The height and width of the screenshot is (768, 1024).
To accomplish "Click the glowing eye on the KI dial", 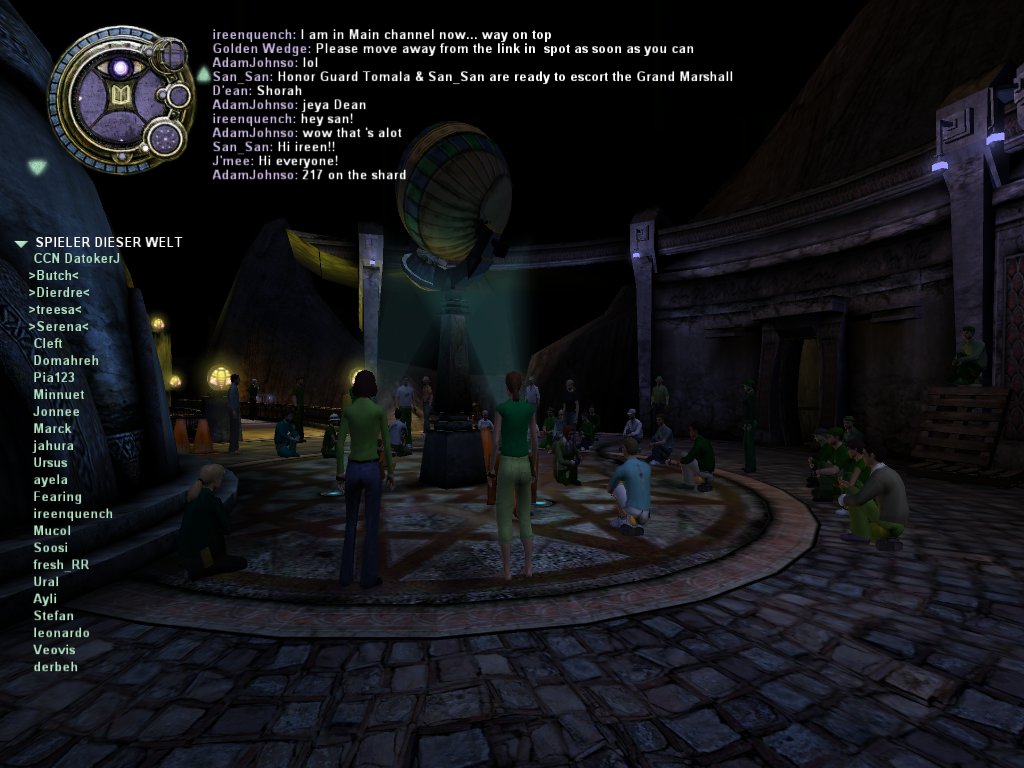I will pos(121,67).
